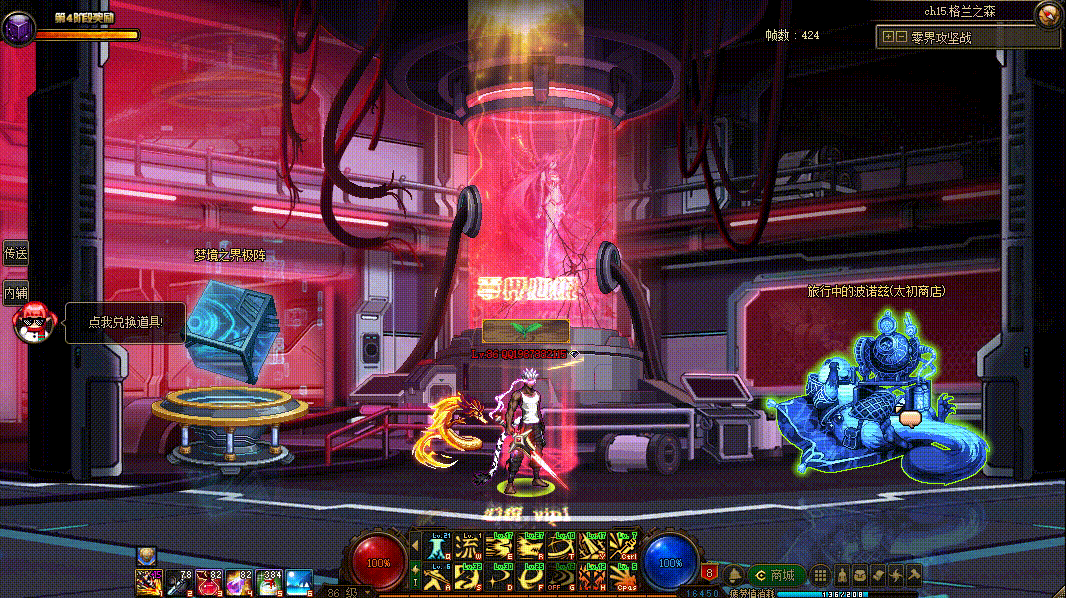1066x598 pixels.
Task: Click the red badge showing number 8
Action: click(x=708, y=573)
